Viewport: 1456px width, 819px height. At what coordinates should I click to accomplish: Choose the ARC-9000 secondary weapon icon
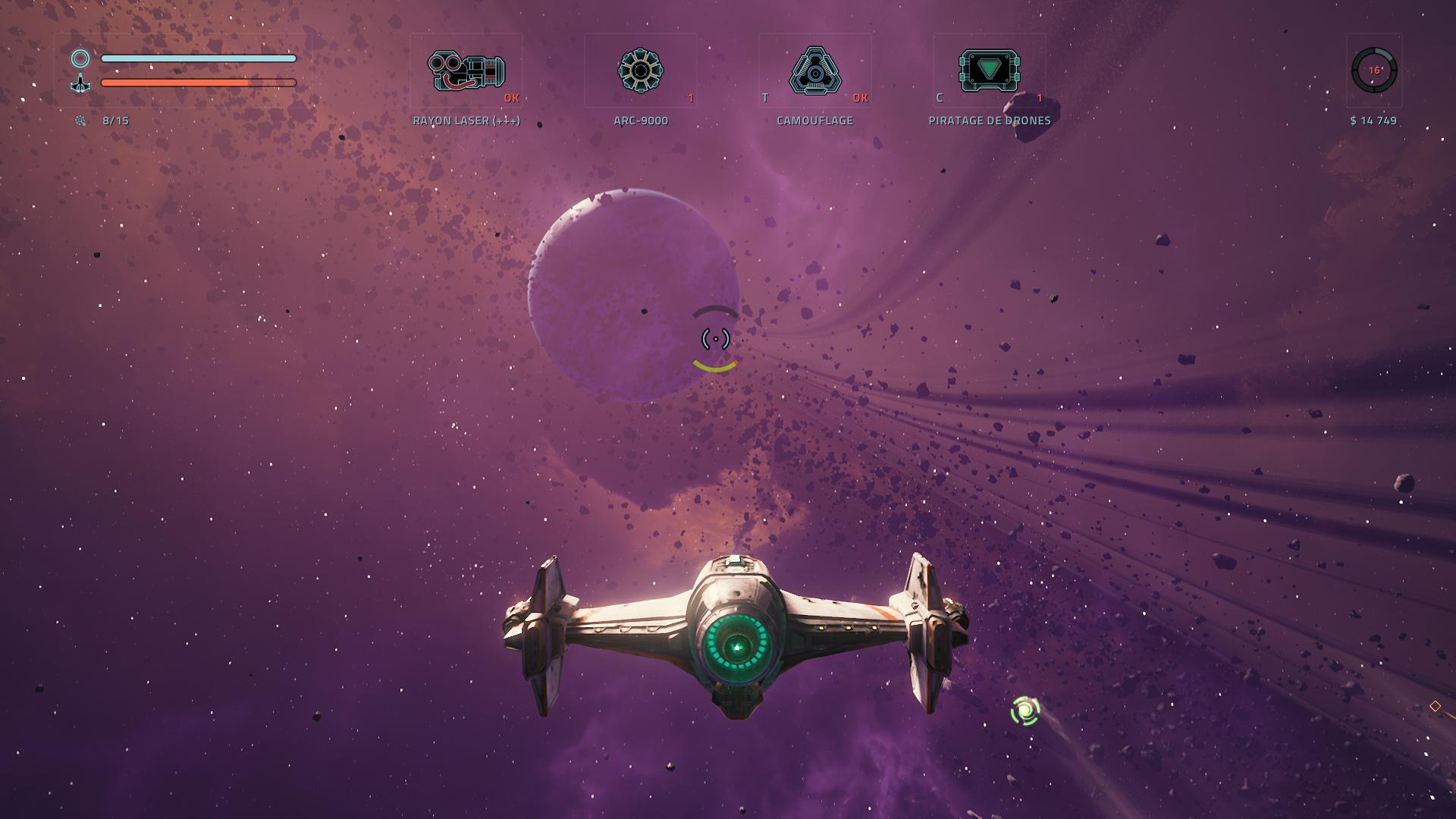pos(640,71)
